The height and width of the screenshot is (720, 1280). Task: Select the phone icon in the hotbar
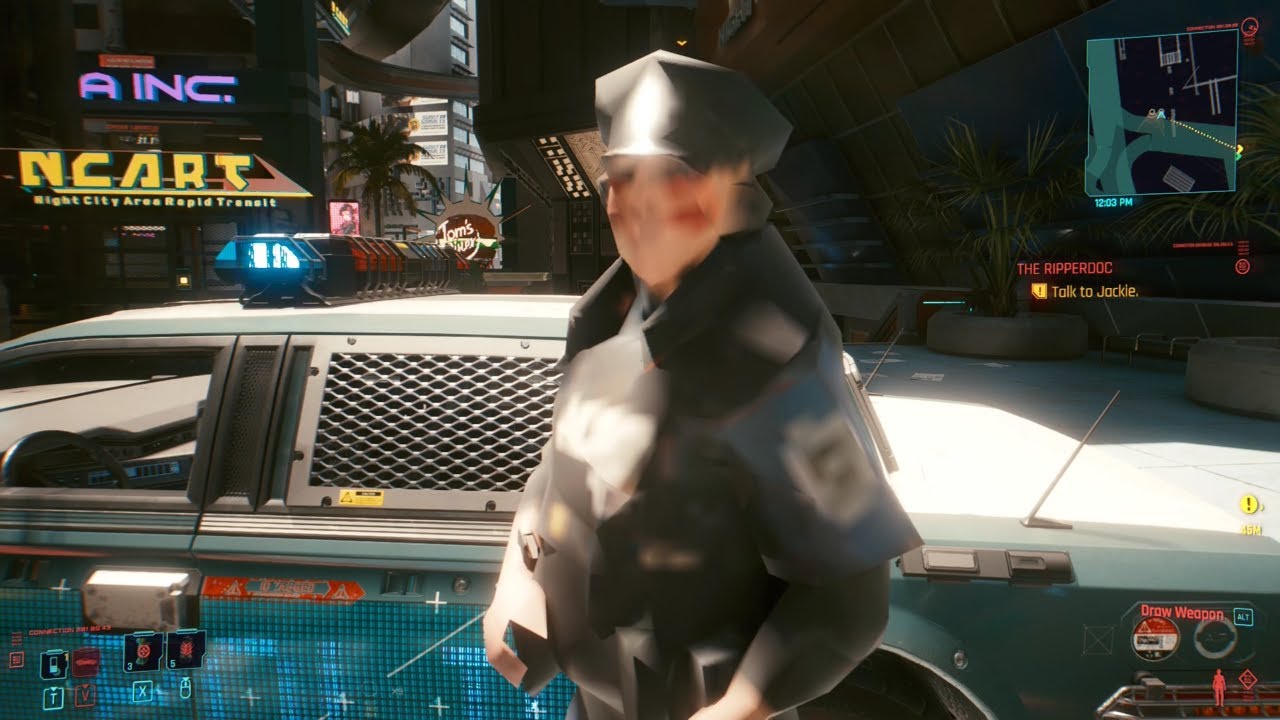pos(53,664)
